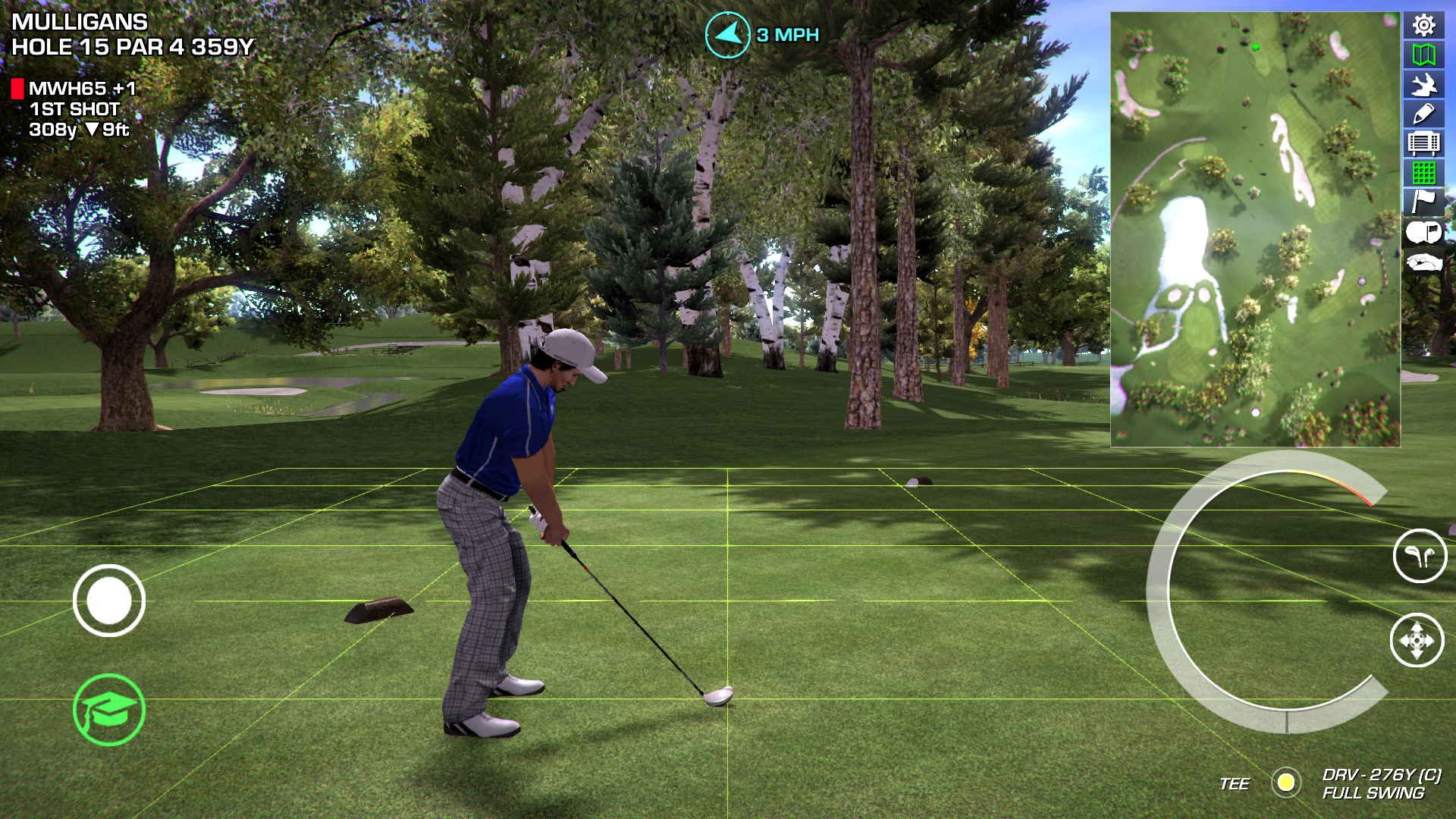Activate the four-arrow aim adjustment button
Screen dimensions: 1456x819
[1417, 641]
